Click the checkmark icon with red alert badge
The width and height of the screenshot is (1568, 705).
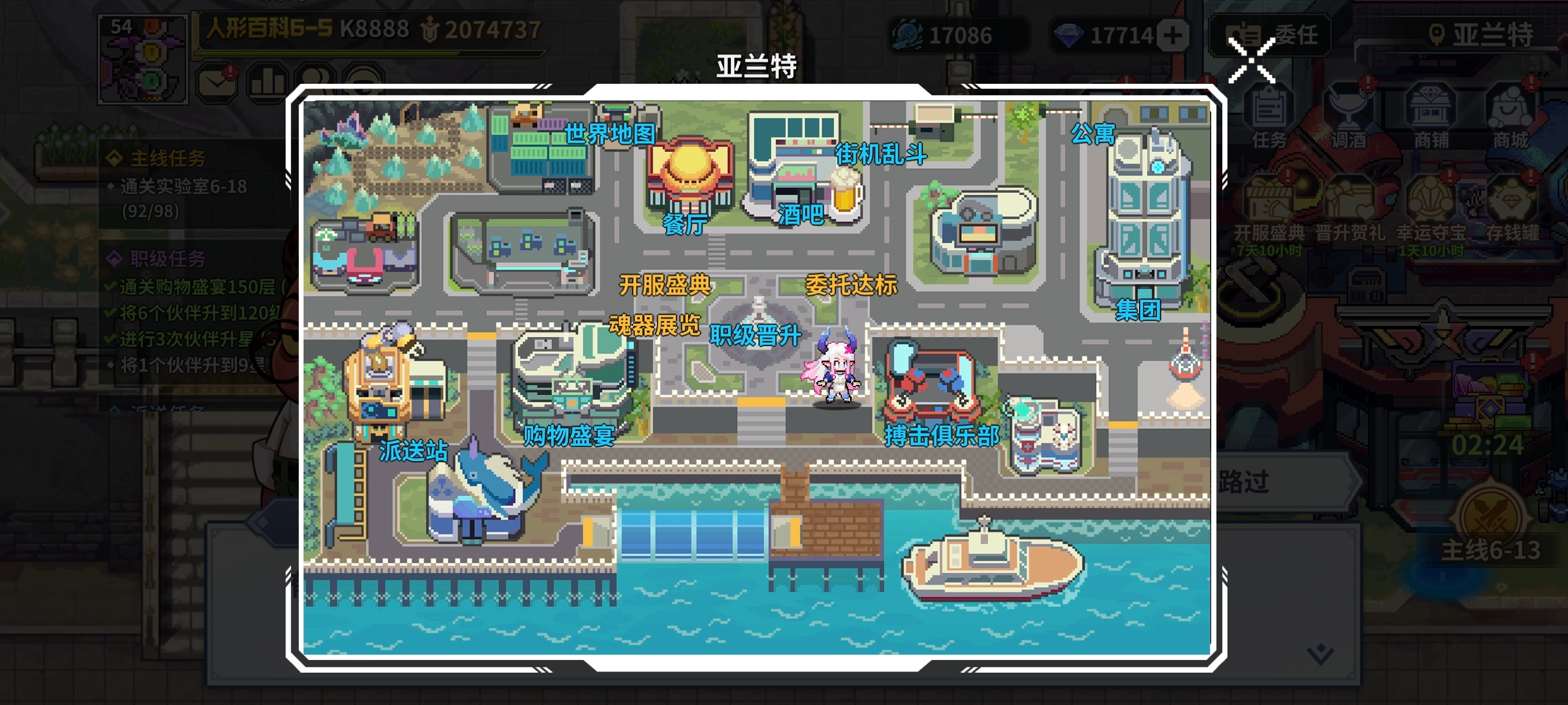(x=216, y=82)
